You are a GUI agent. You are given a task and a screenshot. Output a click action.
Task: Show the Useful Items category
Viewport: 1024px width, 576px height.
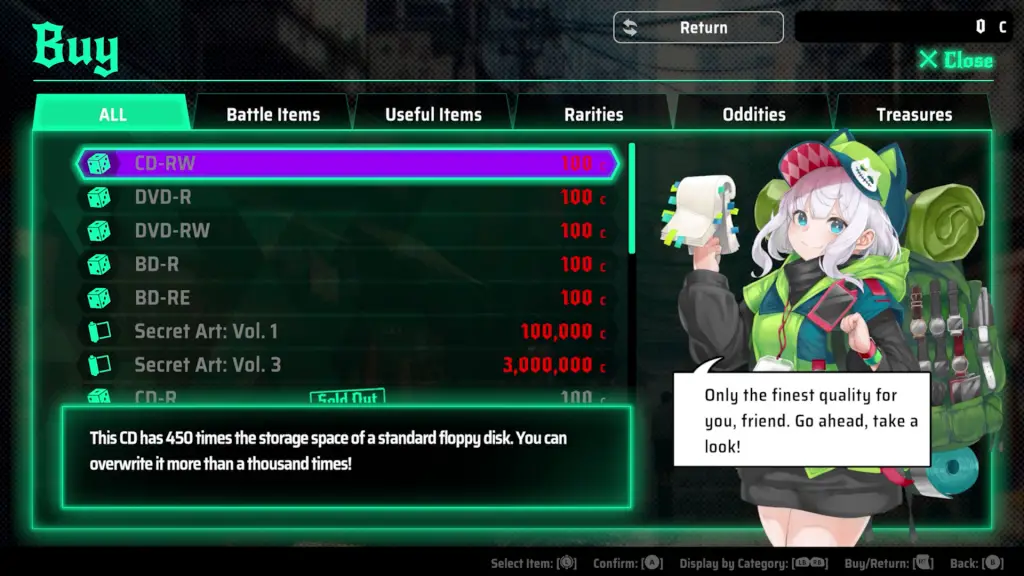[x=433, y=114]
